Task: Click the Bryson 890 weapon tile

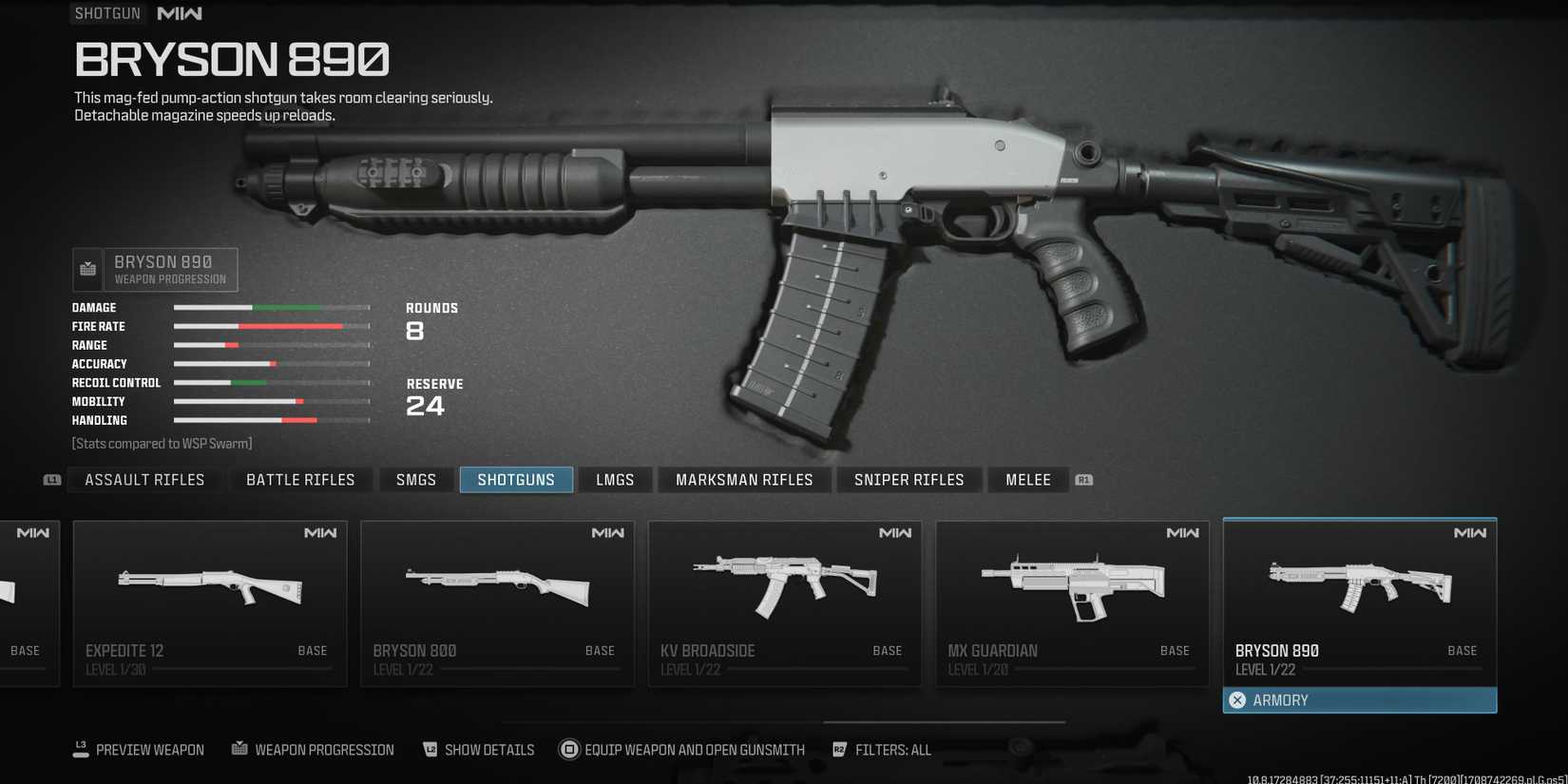Action: coord(1360,599)
